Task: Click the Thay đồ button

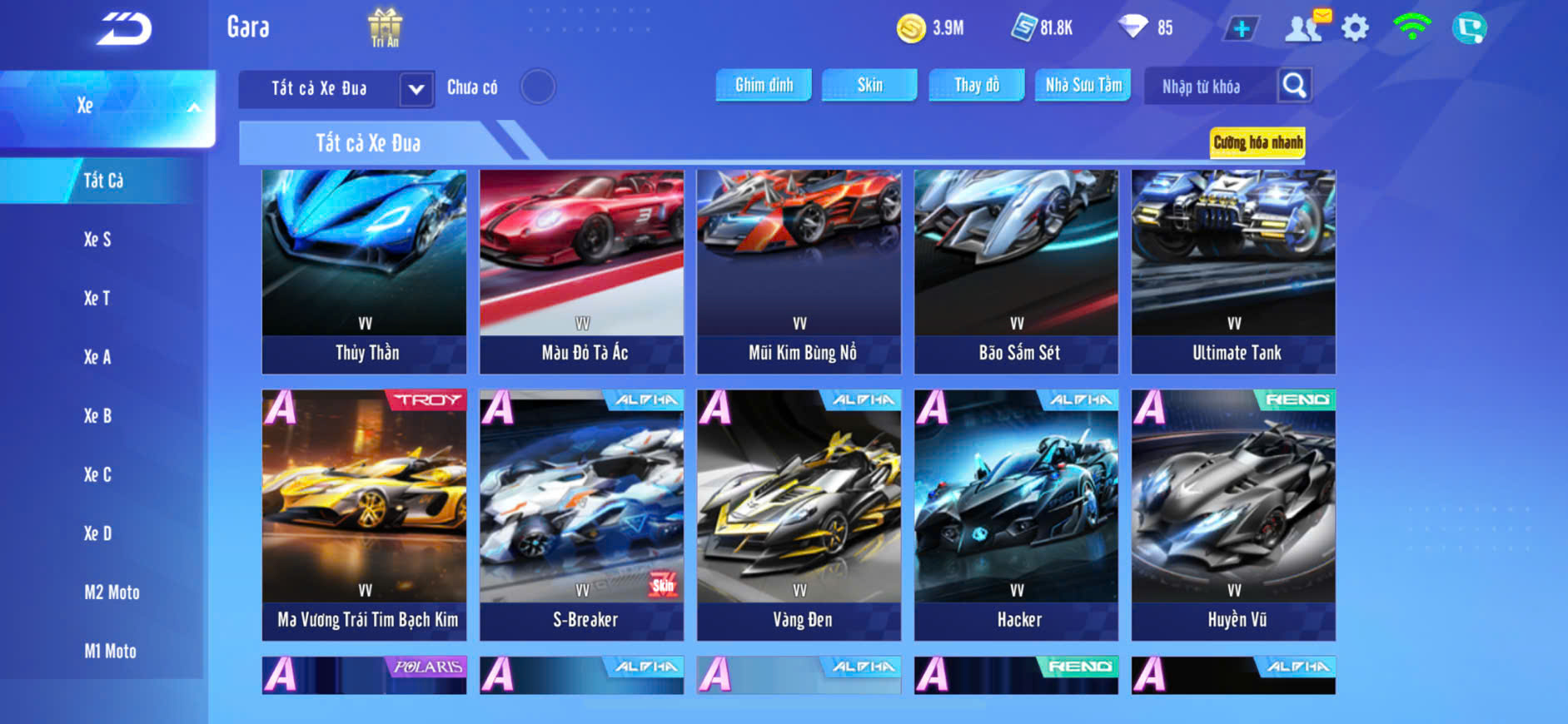Action: coord(977,85)
